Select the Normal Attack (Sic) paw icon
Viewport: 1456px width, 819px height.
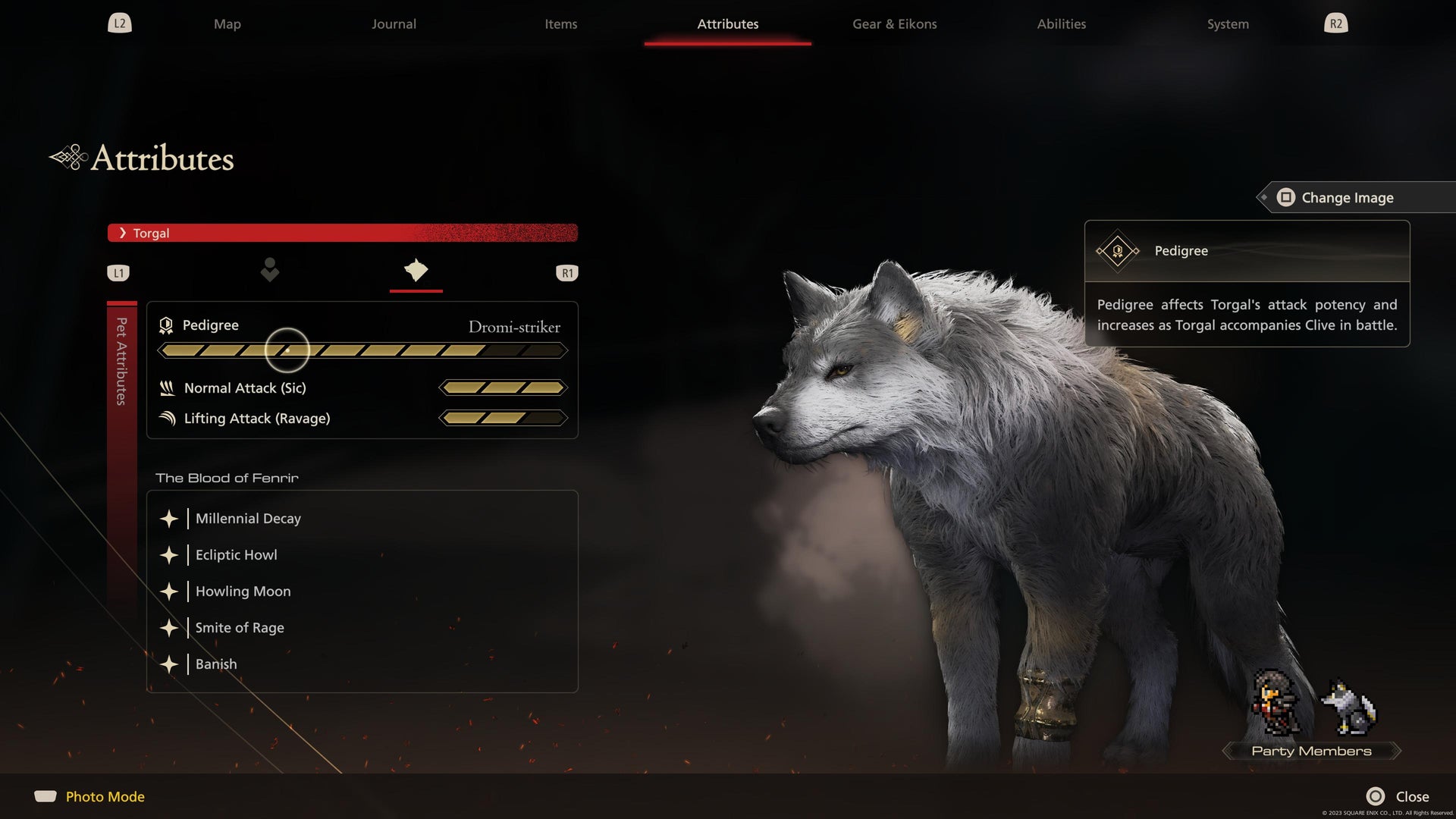pyautogui.click(x=167, y=388)
